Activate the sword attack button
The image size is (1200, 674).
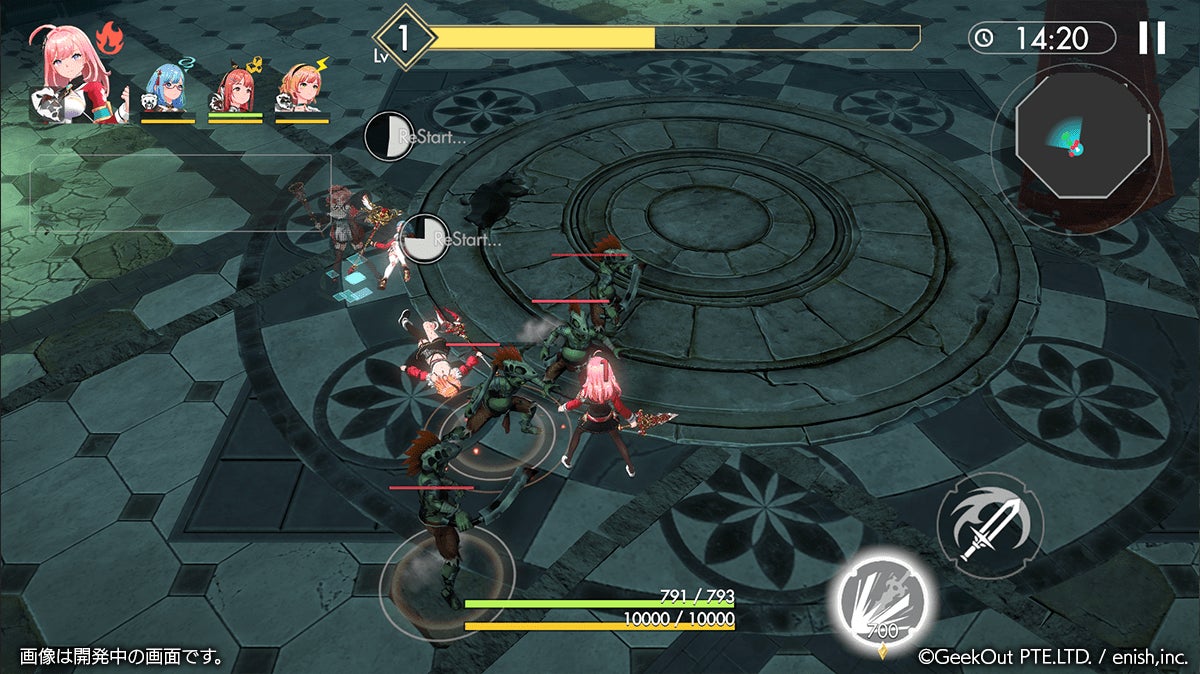click(989, 525)
